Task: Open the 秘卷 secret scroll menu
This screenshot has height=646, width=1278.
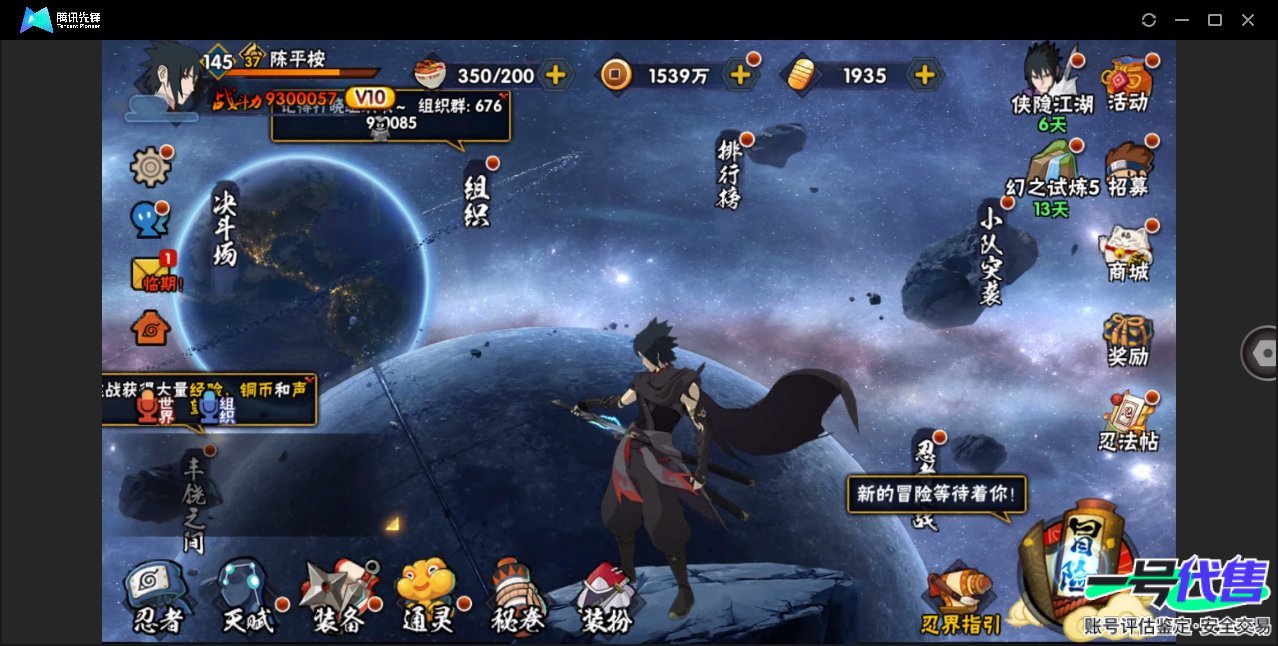Action: click(518, 597)
